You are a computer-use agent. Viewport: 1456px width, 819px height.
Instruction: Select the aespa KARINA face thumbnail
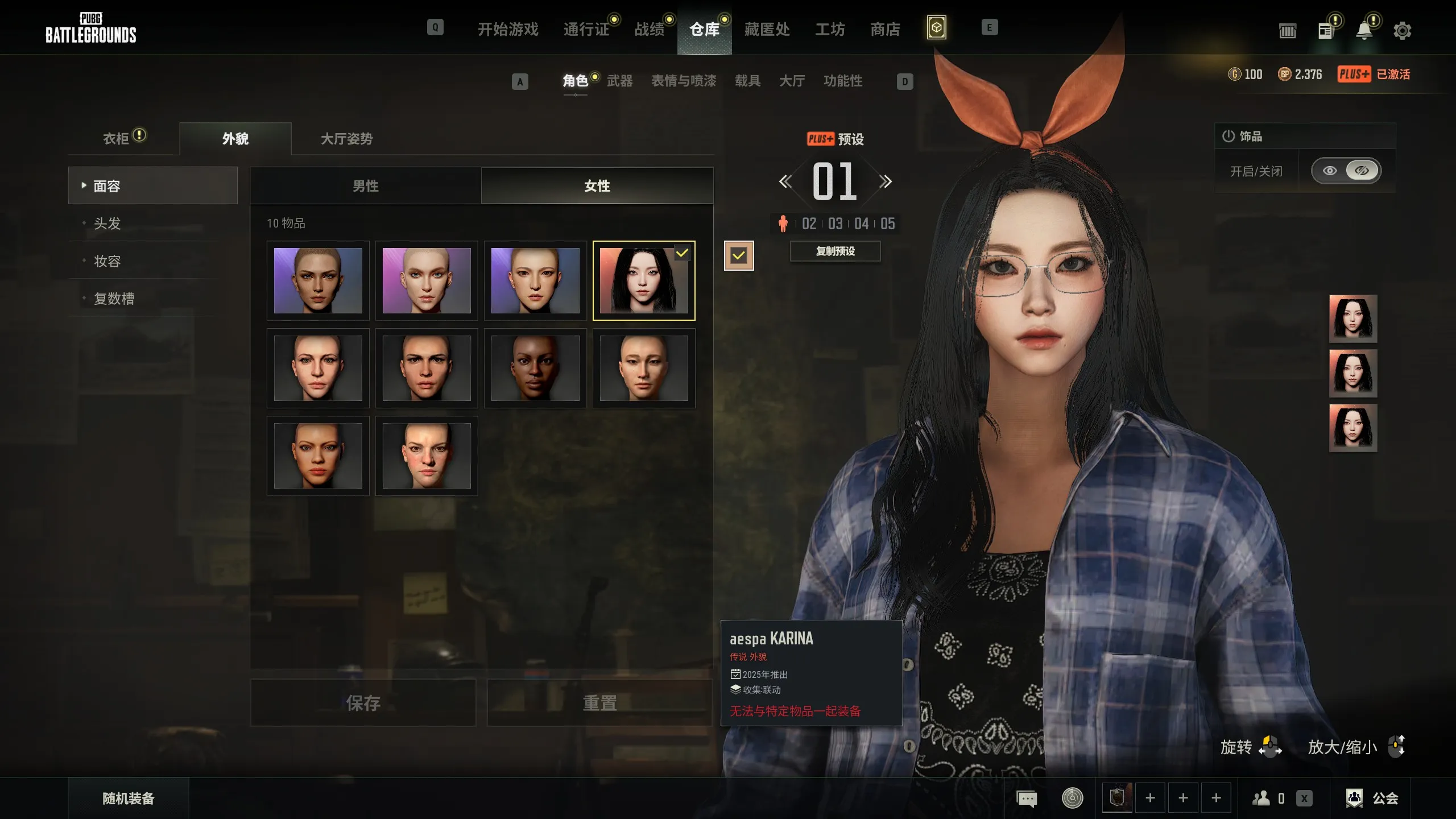tap(643, 280)
